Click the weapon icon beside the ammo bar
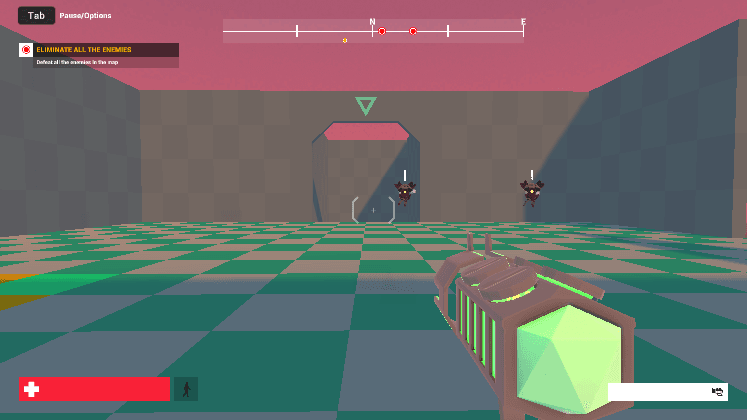This screenshot has width=747, height=420. pyautogui.click(x=717, y=391)
